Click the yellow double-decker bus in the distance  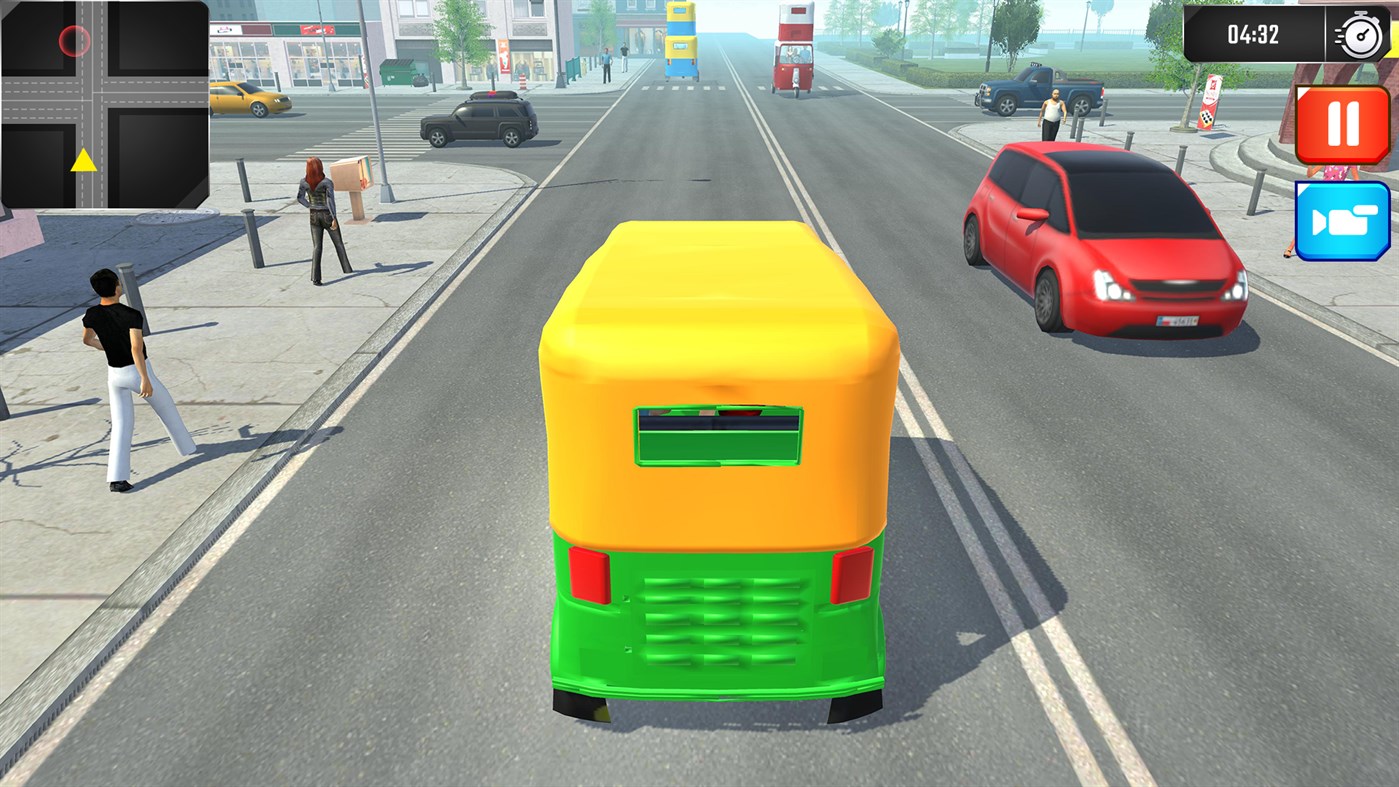(680, 40)
